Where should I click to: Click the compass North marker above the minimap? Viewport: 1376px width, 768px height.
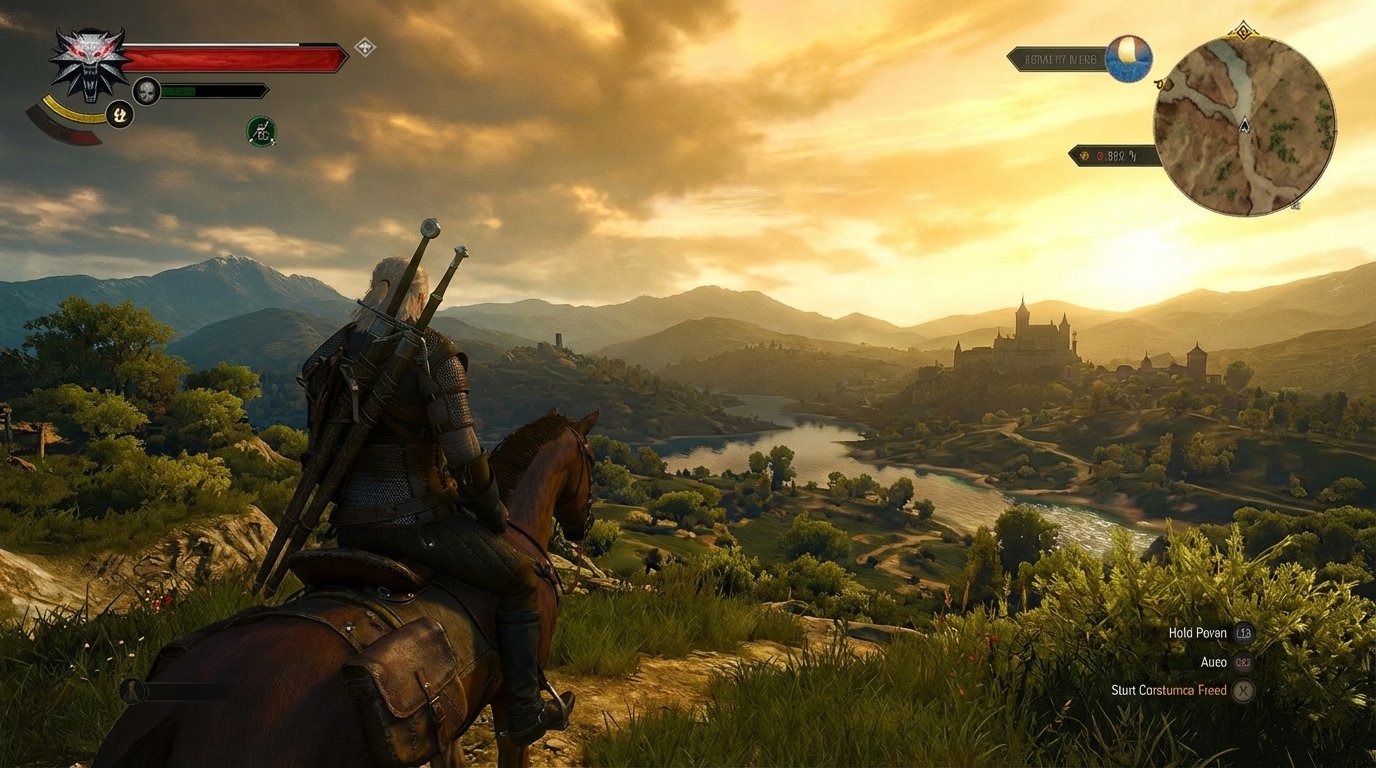(1242, 30)
